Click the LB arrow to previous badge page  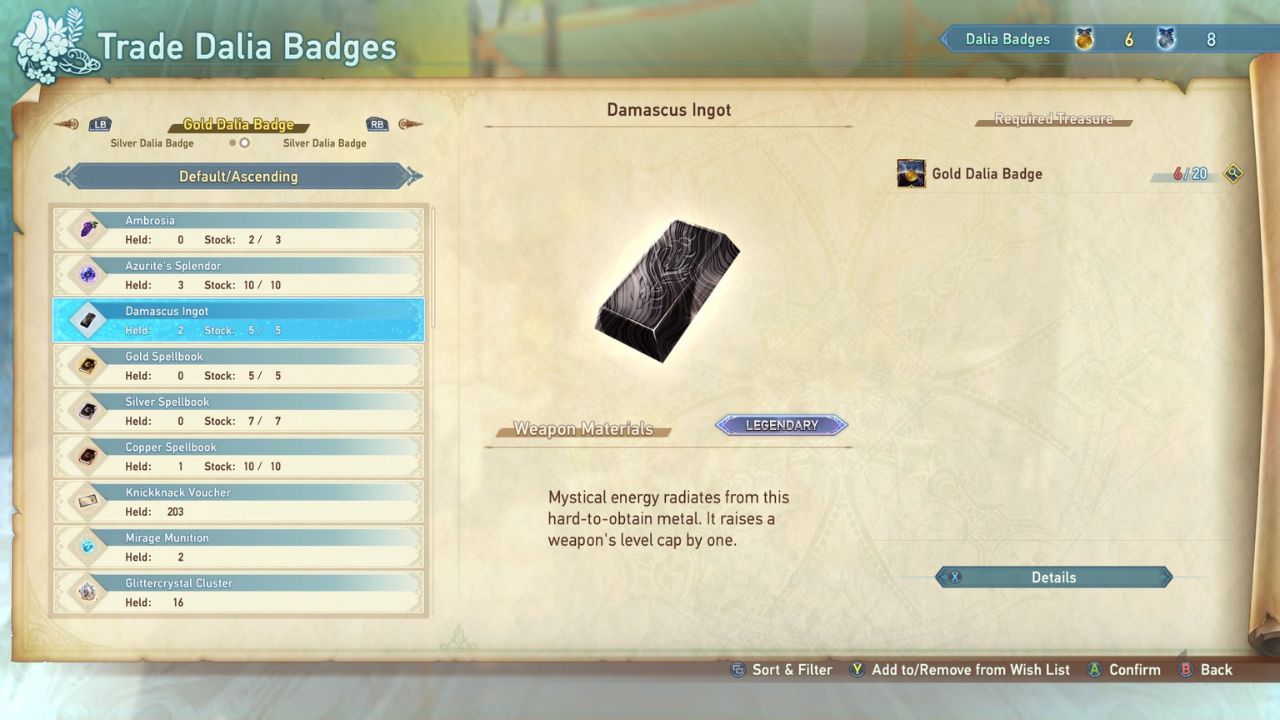coord(99,124)
